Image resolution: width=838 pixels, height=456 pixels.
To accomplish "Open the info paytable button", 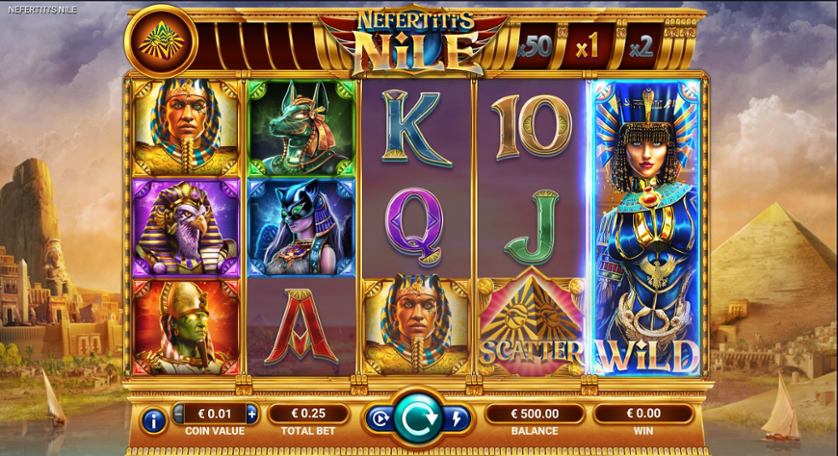I will (154, 421).
